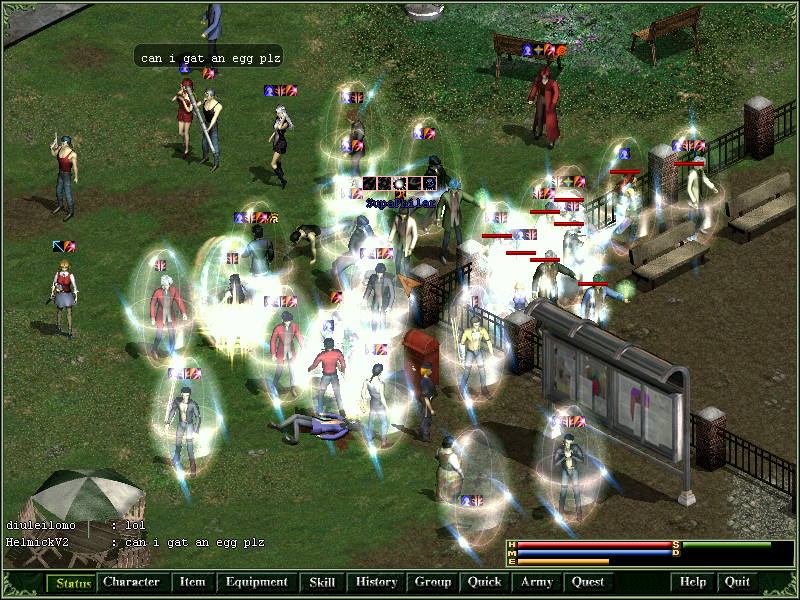This screenshot has height=600, width=800.
Task: Open the Army panel
Action: coord(537,582)
